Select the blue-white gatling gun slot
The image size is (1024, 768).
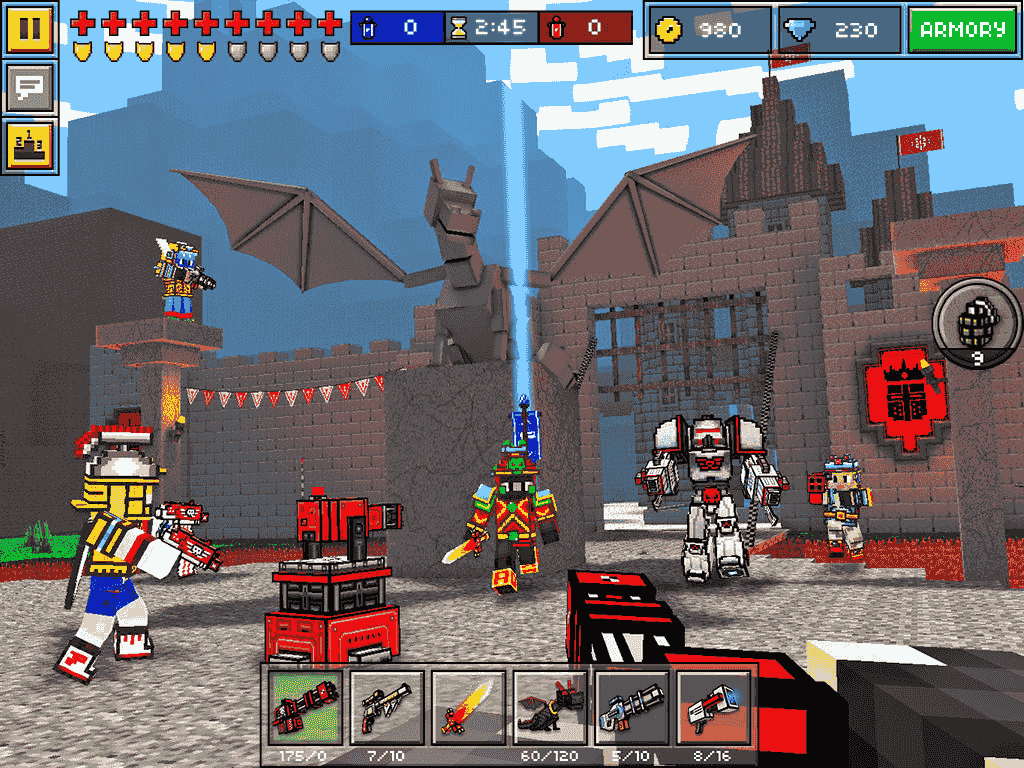pos(633,707)
